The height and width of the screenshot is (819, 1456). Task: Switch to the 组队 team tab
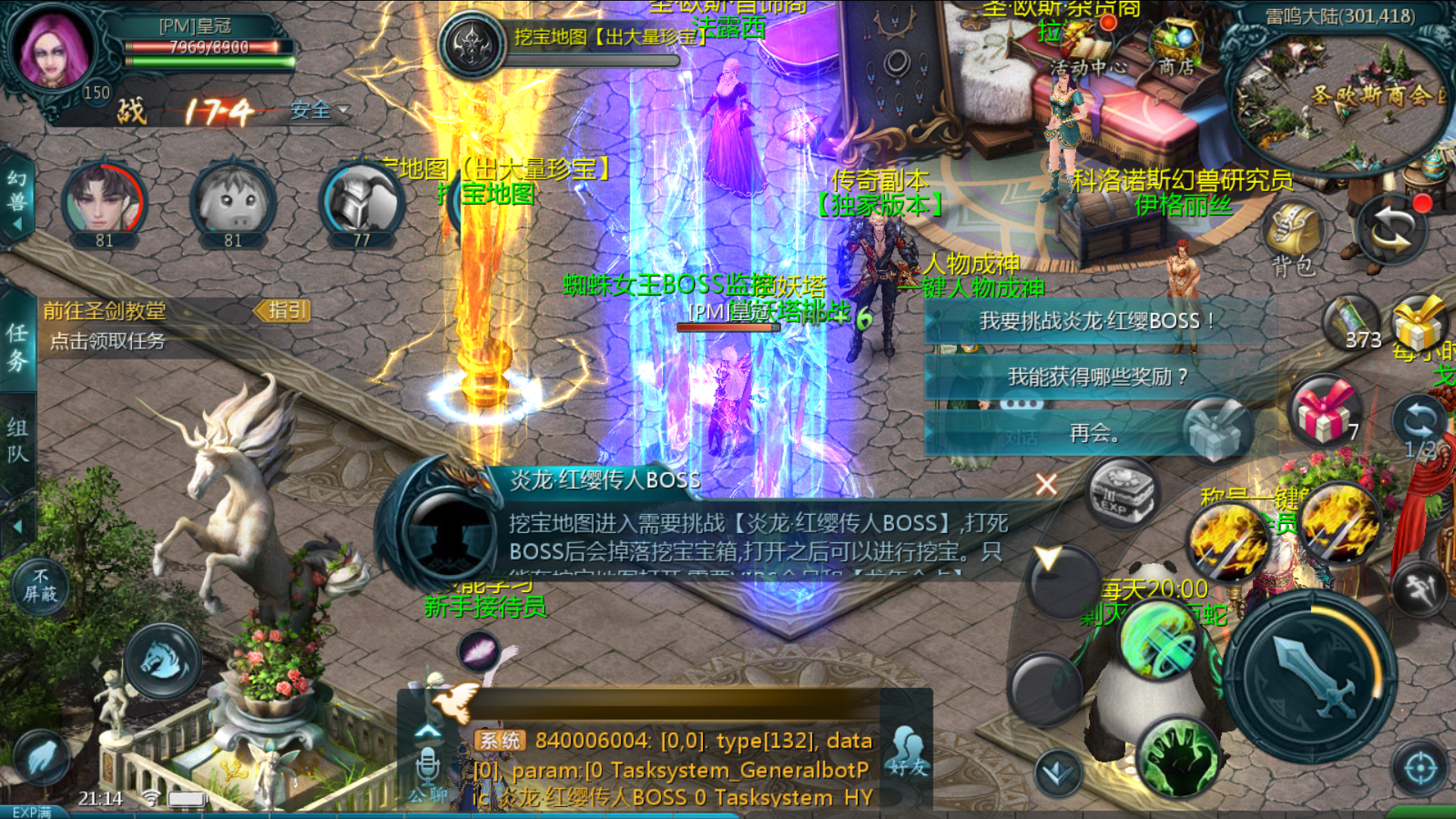point(18,440)
